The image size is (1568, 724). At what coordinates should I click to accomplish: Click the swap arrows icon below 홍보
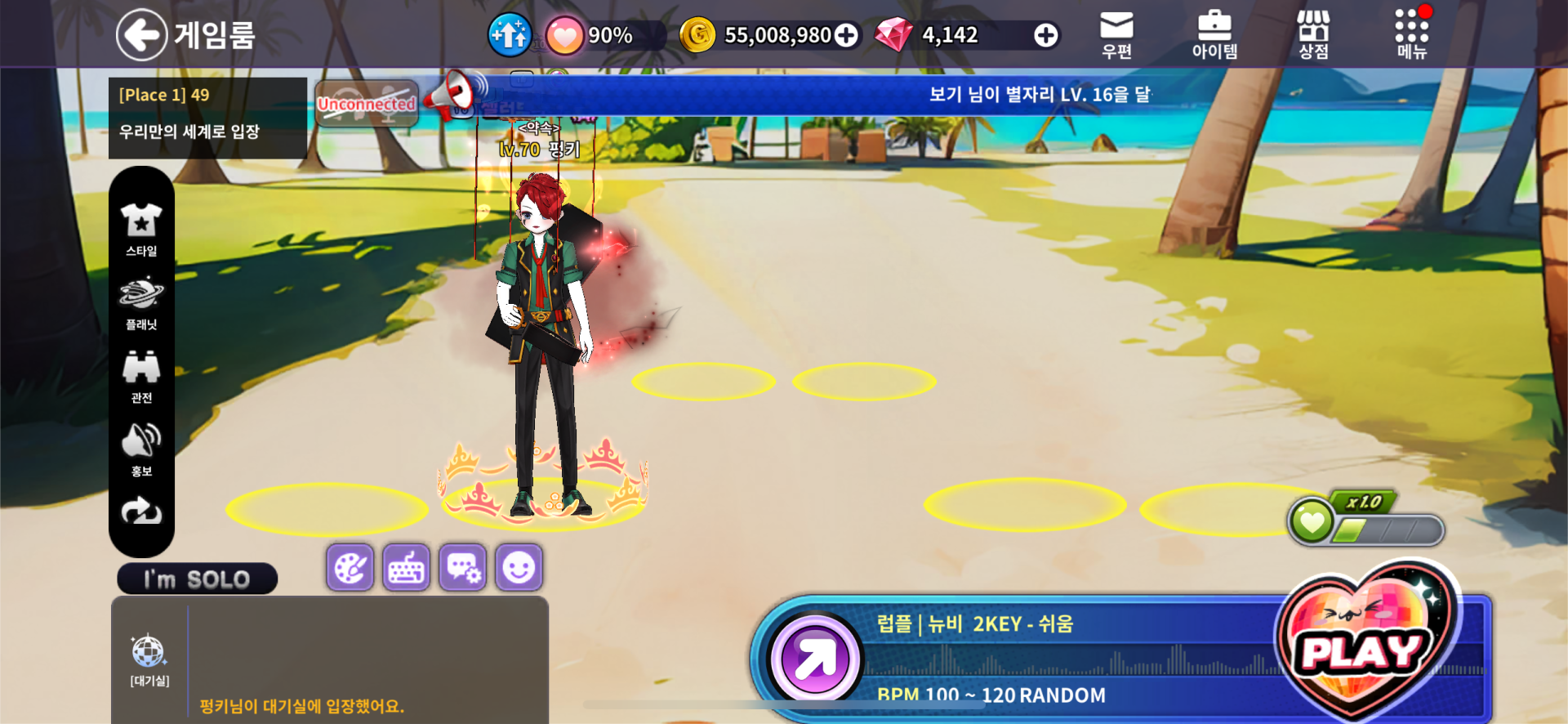(x=141, y=512)
